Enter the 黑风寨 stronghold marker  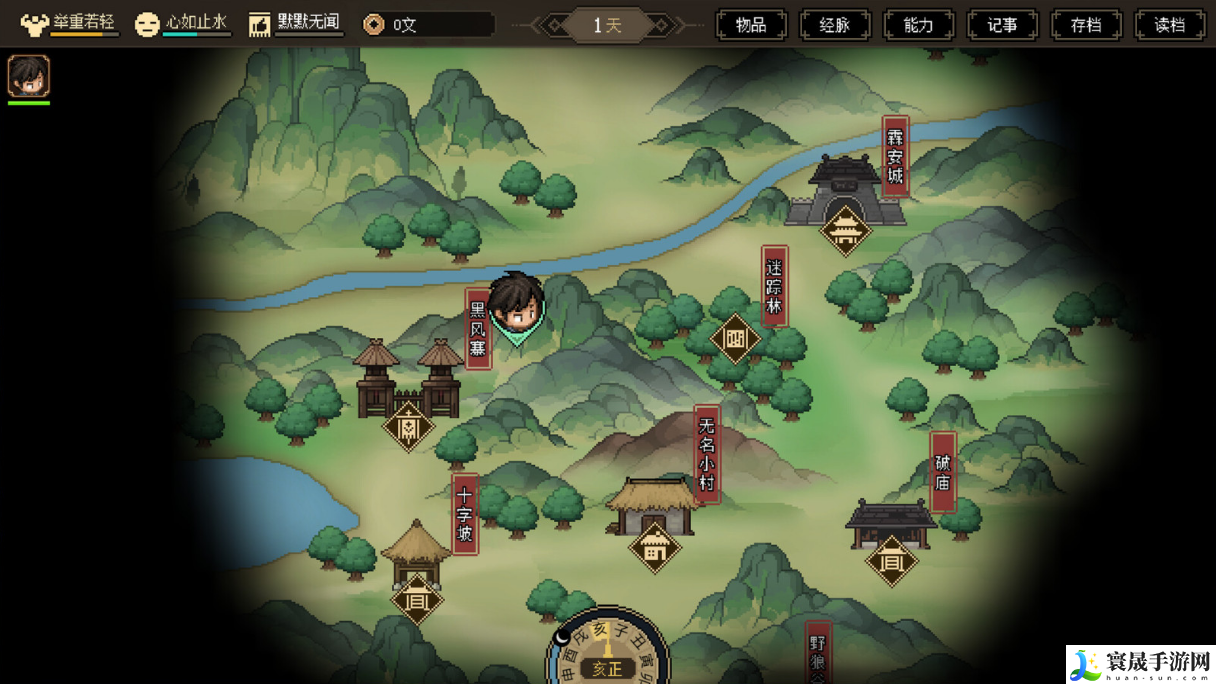tap(408, 426)
